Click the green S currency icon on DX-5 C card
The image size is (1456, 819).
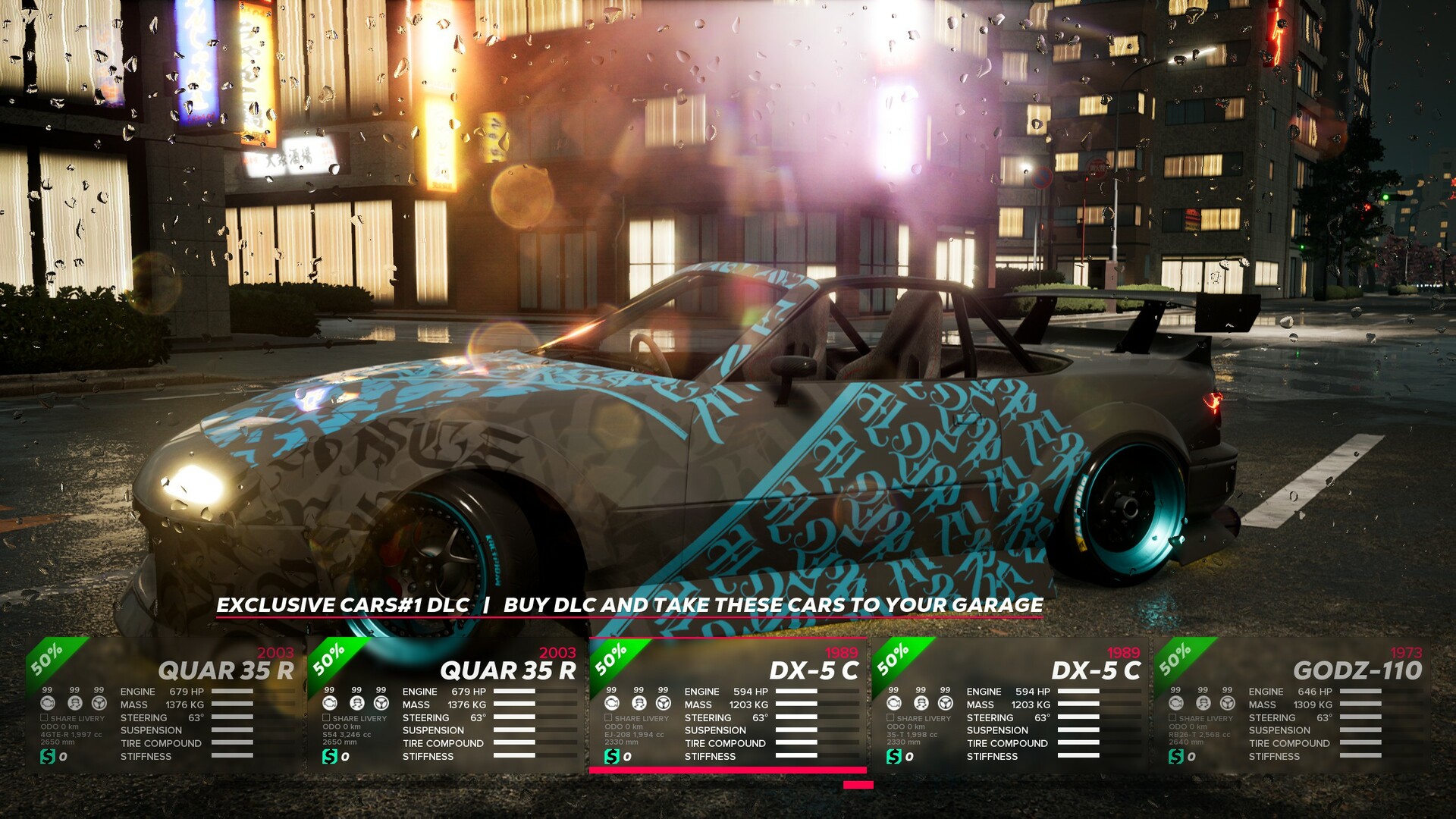pos(612,757)
